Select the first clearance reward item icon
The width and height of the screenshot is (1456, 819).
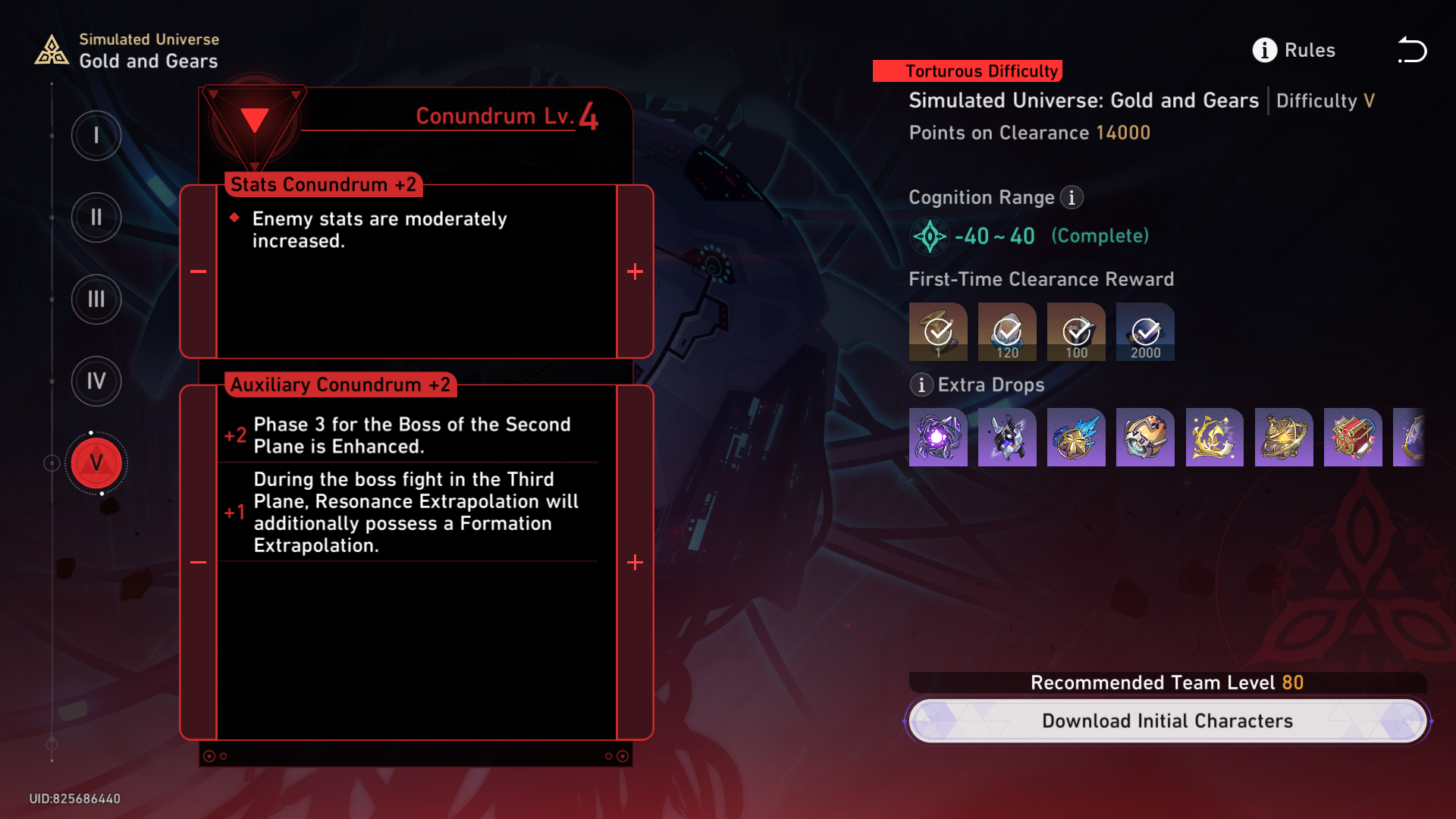coord(938,331)
